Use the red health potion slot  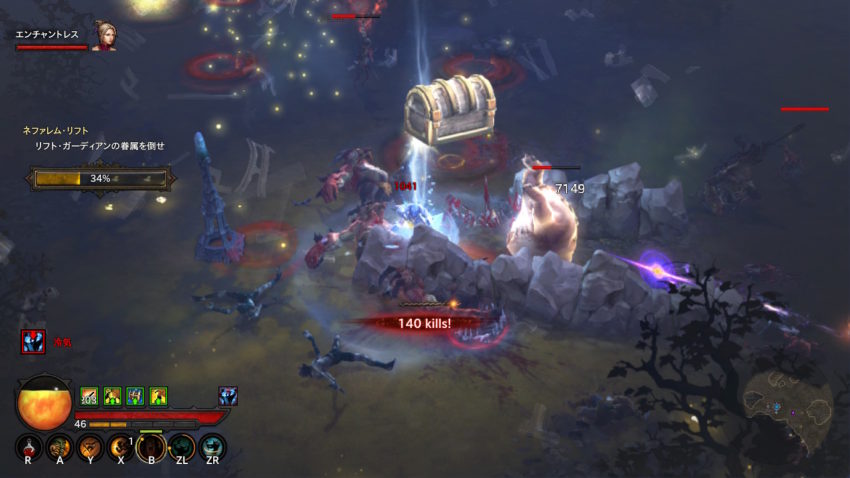coord(29,447)
